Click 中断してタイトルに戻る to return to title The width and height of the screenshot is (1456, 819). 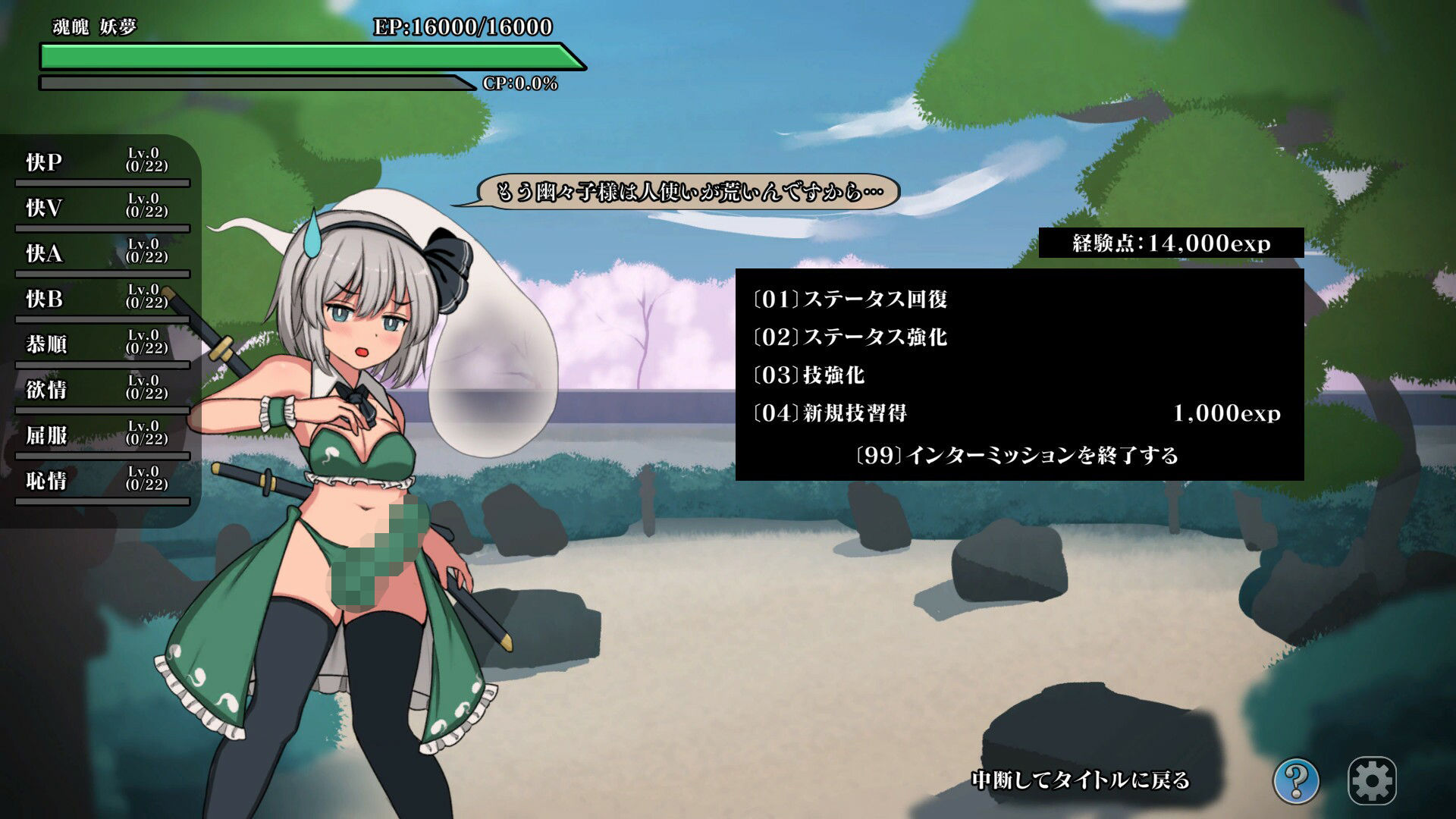[1081, 780]
